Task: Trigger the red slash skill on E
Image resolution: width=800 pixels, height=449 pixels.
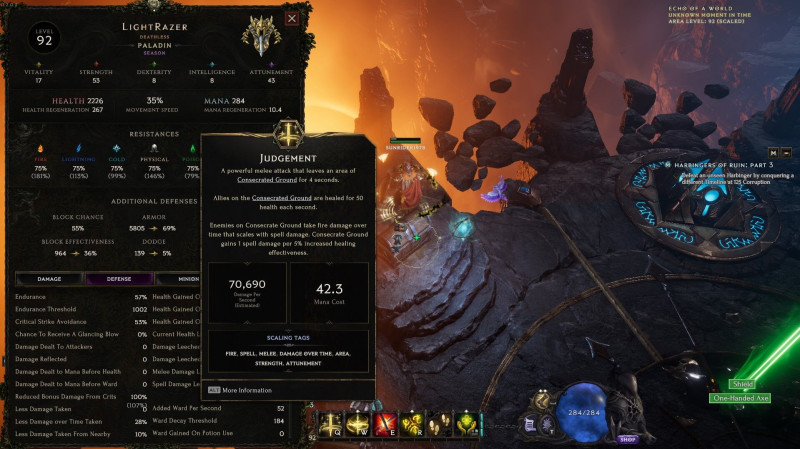Action: click(x=386, y=424)
